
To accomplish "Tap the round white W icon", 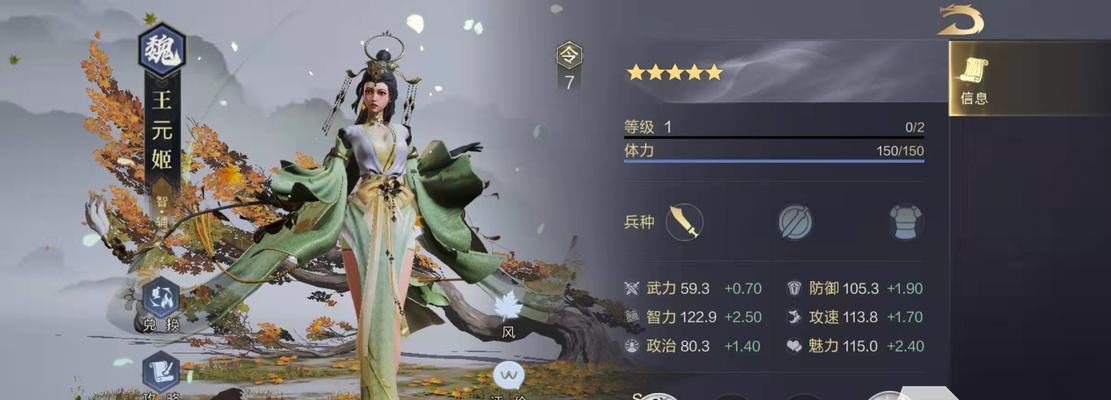I will click(x=509, y=377).
